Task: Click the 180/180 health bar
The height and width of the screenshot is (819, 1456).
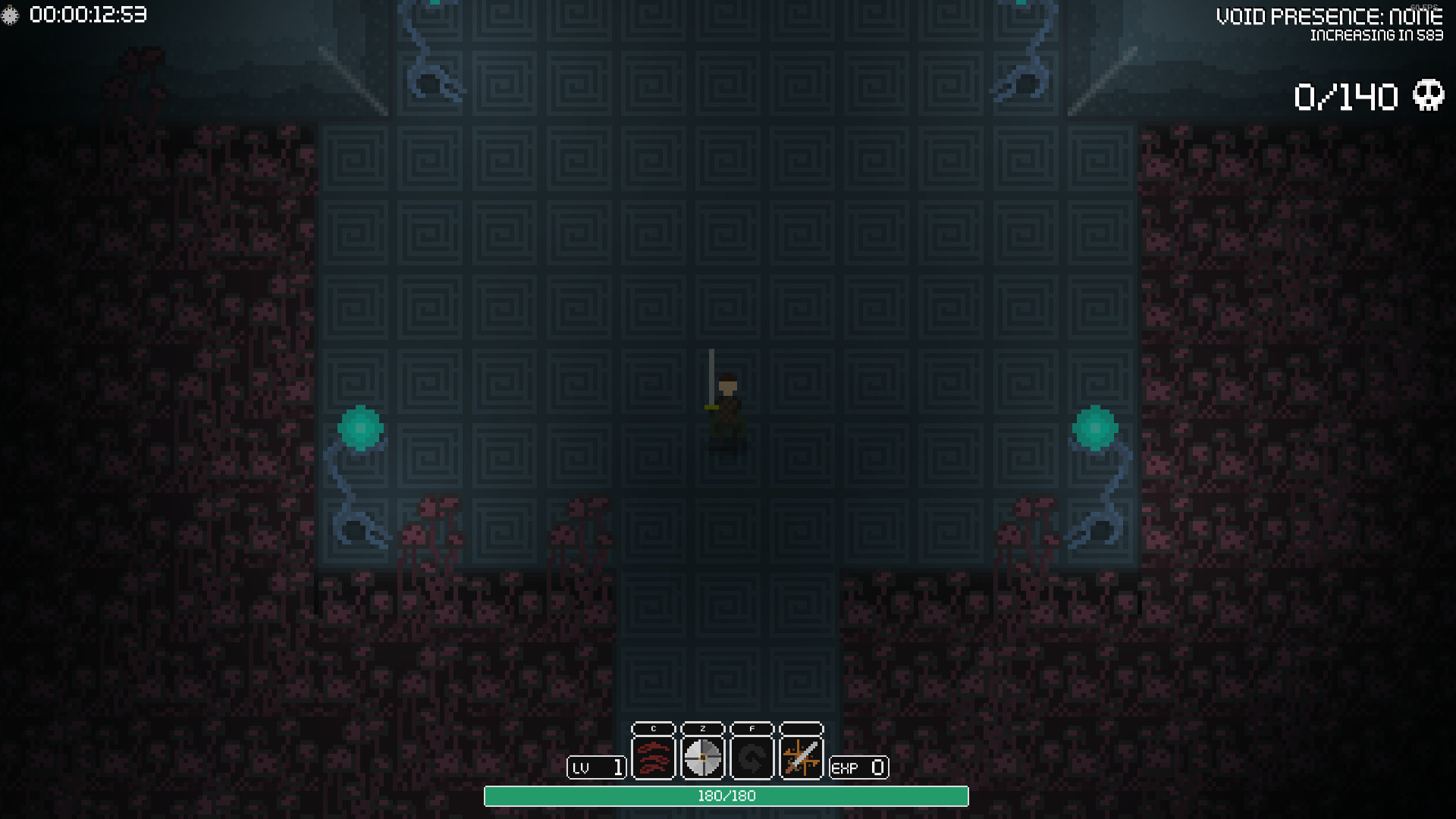Action: tap(726, 797)
